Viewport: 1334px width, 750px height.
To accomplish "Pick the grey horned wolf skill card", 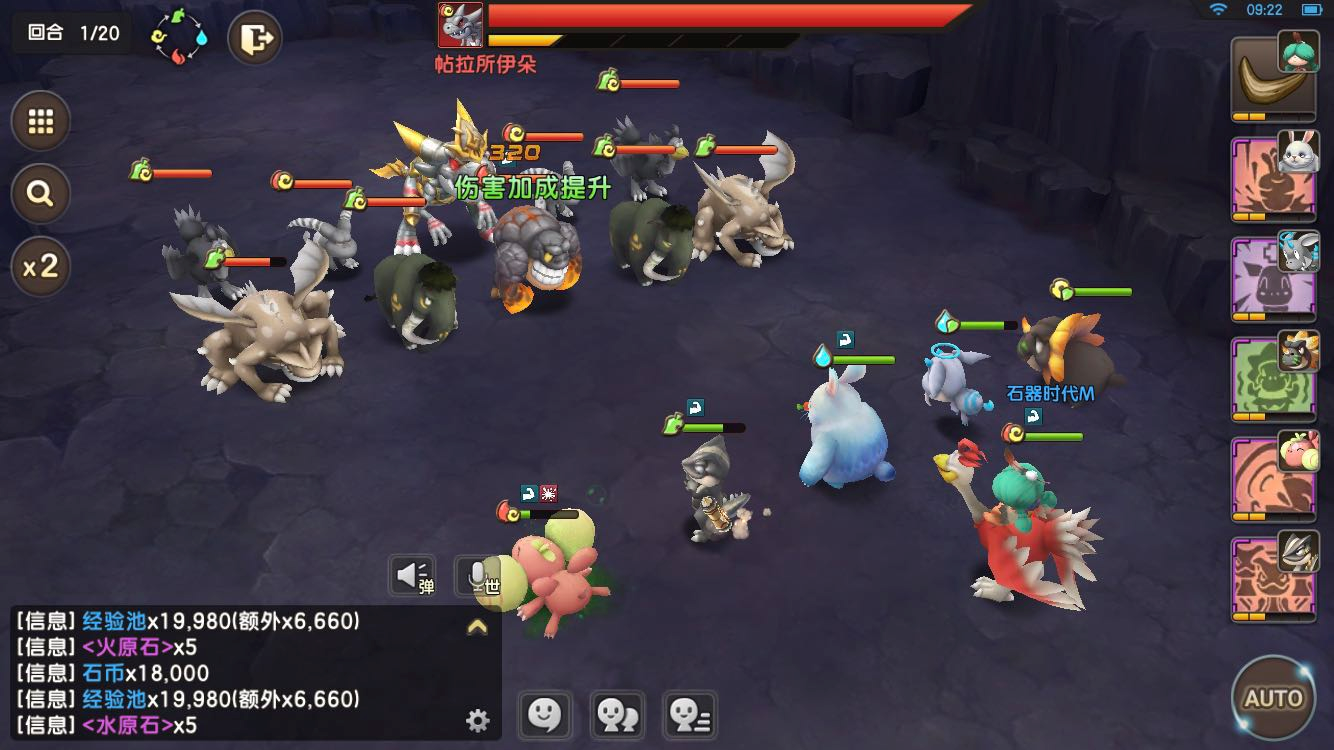I will 1272,279.
